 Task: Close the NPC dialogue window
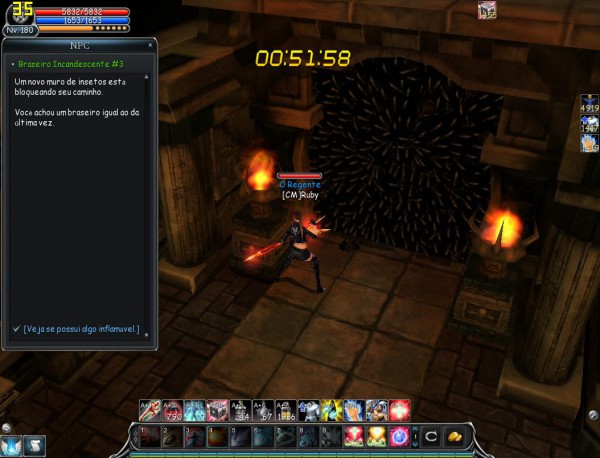(x=151, y=44)
